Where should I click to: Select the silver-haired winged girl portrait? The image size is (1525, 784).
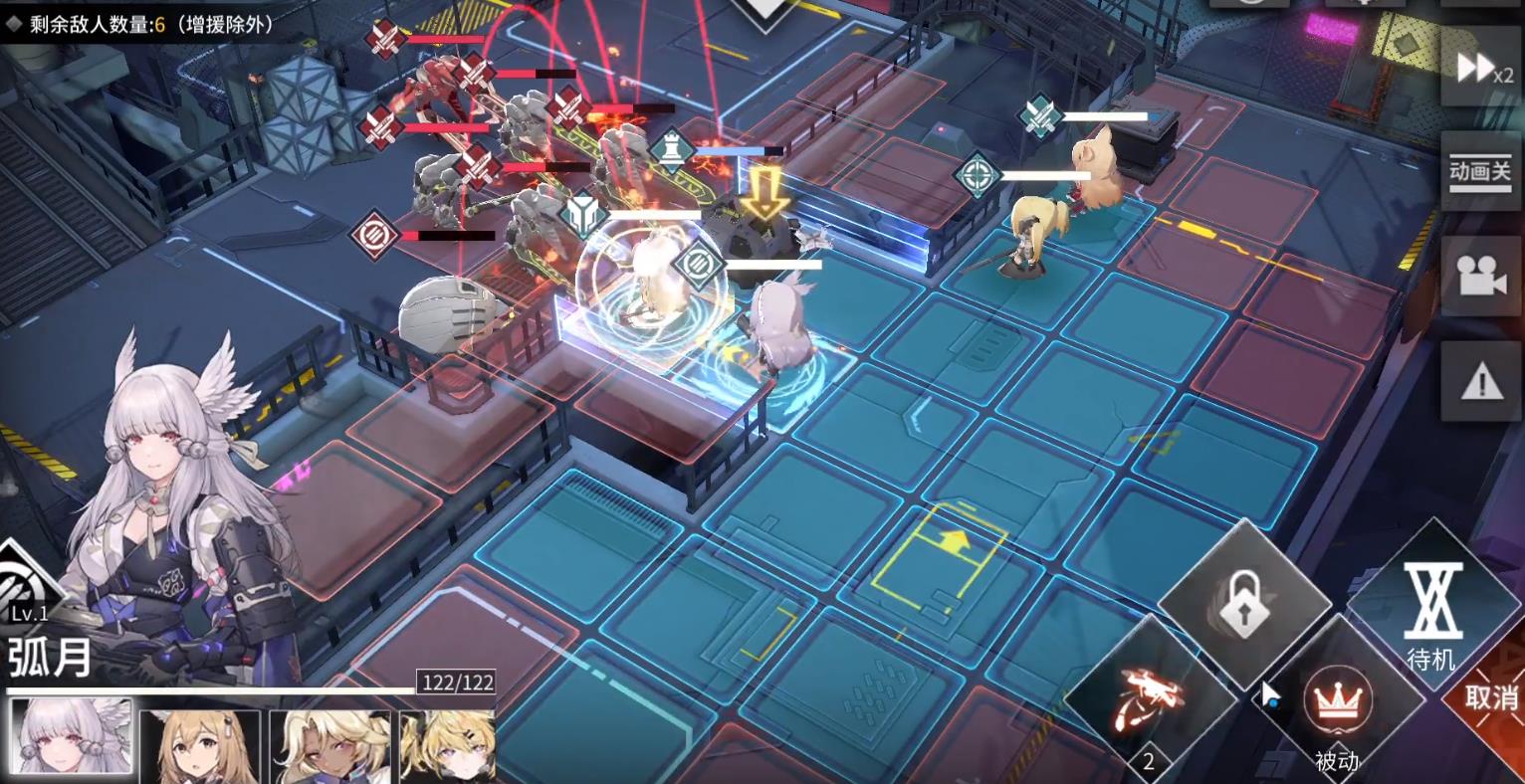(x=70, y=736)
